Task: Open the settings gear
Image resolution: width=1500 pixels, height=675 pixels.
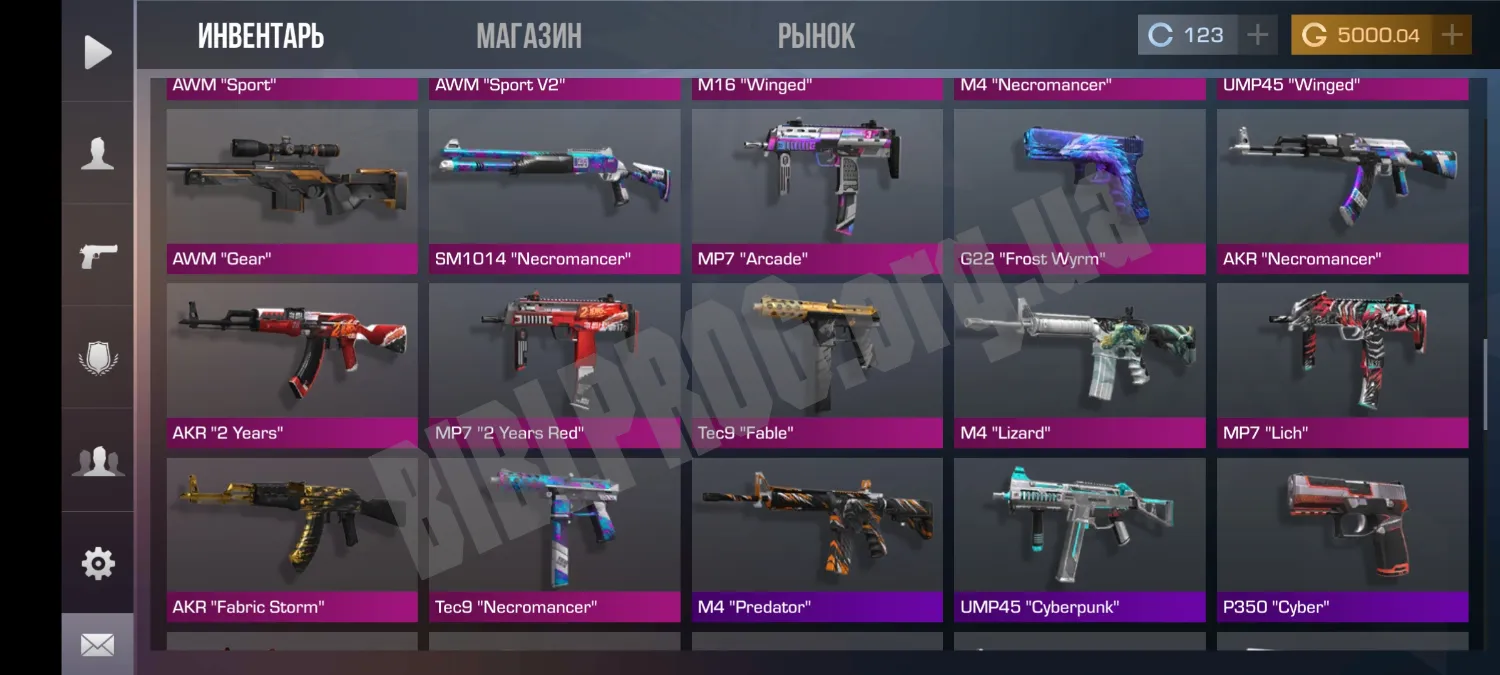Action: [97, 564]
